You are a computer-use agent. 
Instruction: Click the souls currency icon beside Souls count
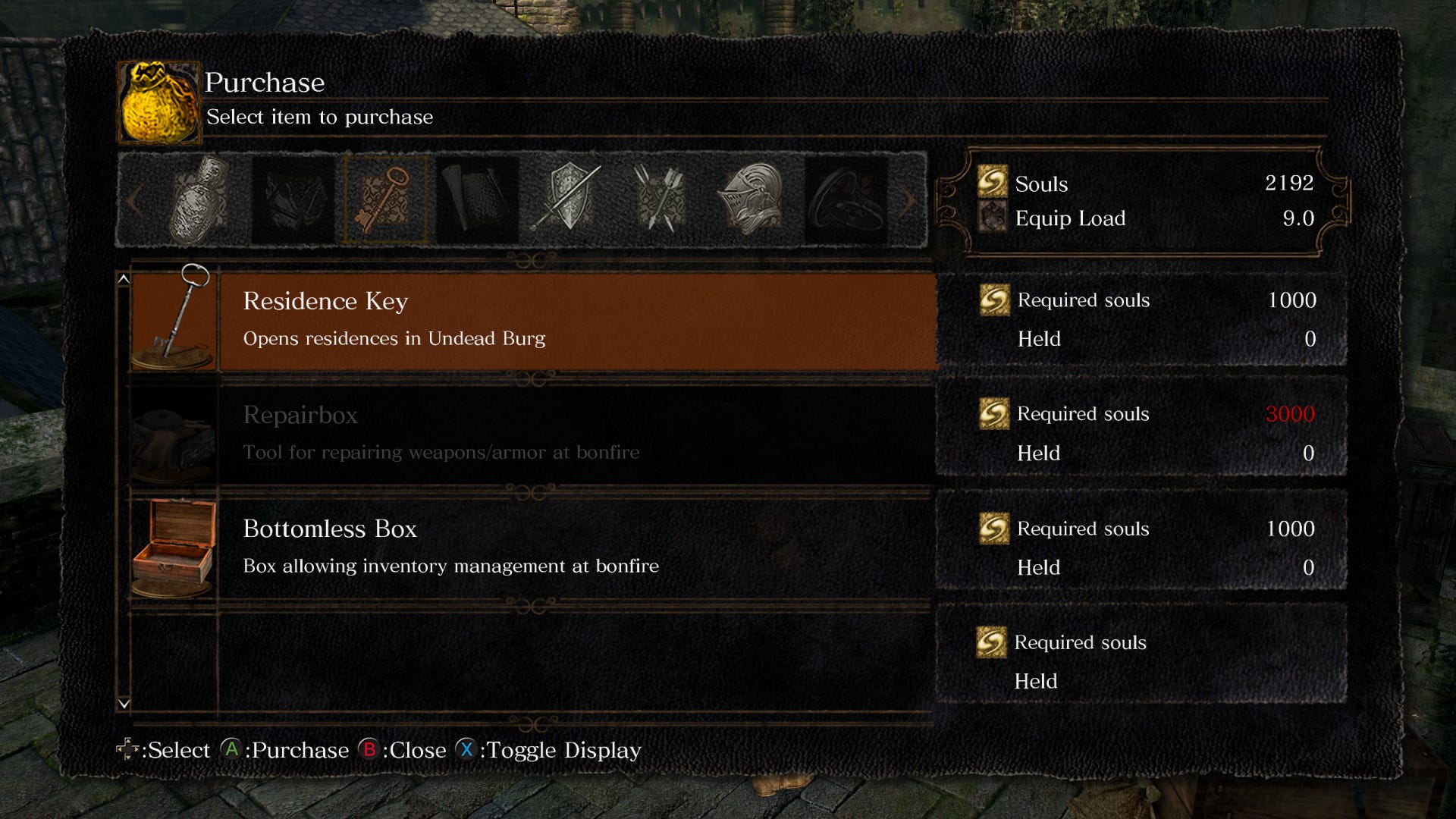pos(993,184)
